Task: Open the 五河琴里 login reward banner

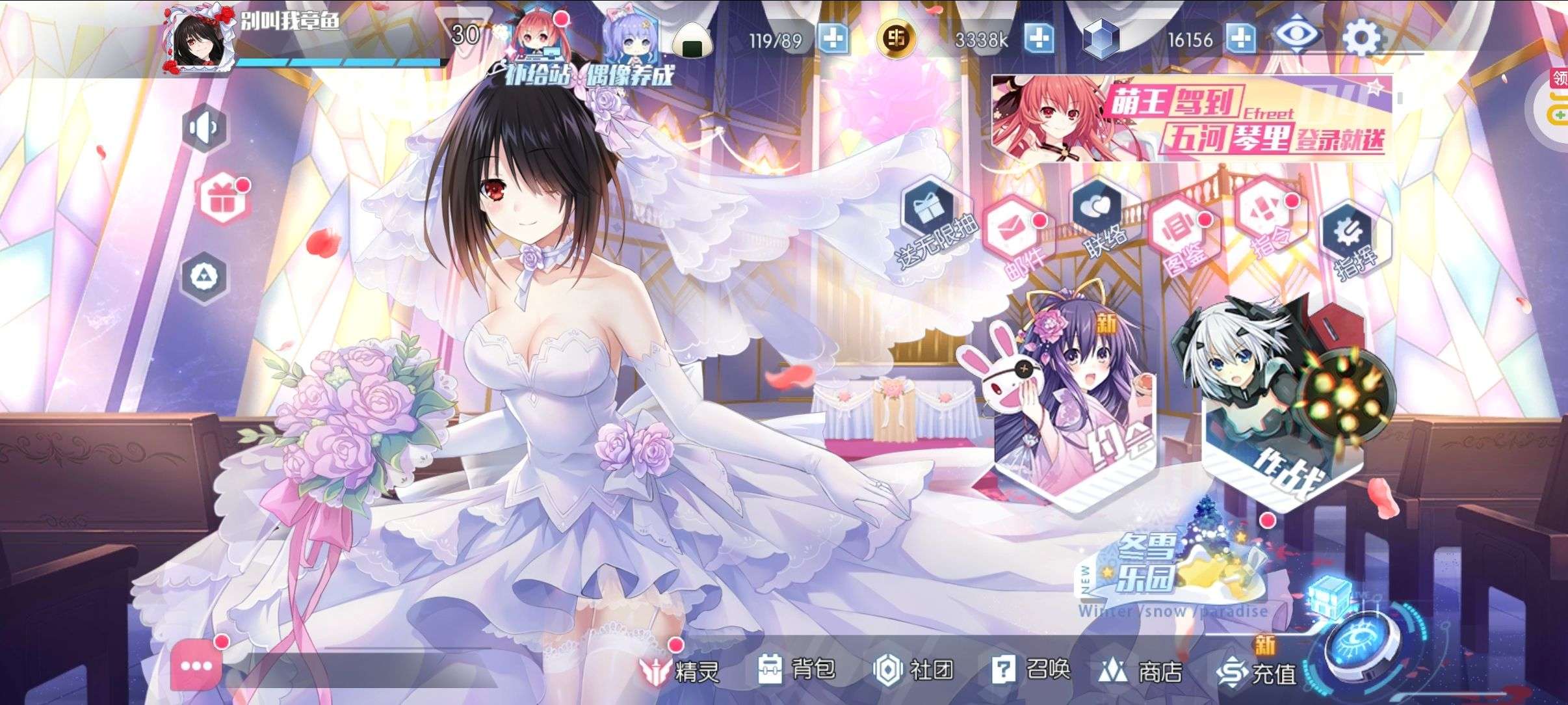Action: tap(1191, 118)
